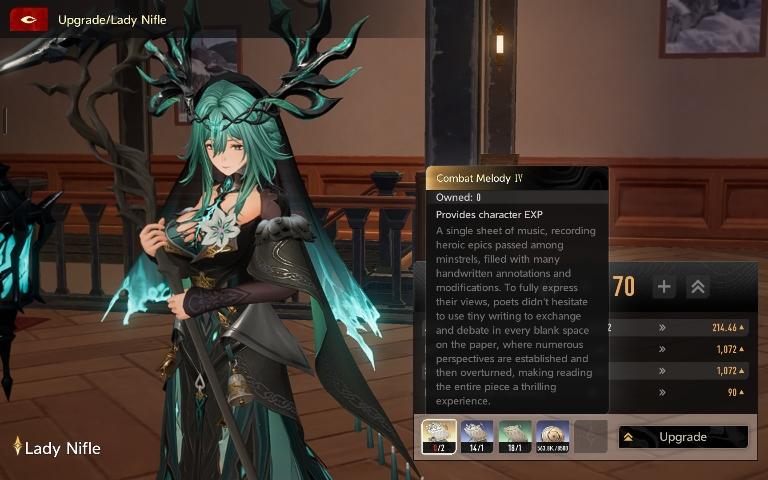Increase target level with the plus button
The width and height of the screenshot is (768, 480).
pos(664,287)
